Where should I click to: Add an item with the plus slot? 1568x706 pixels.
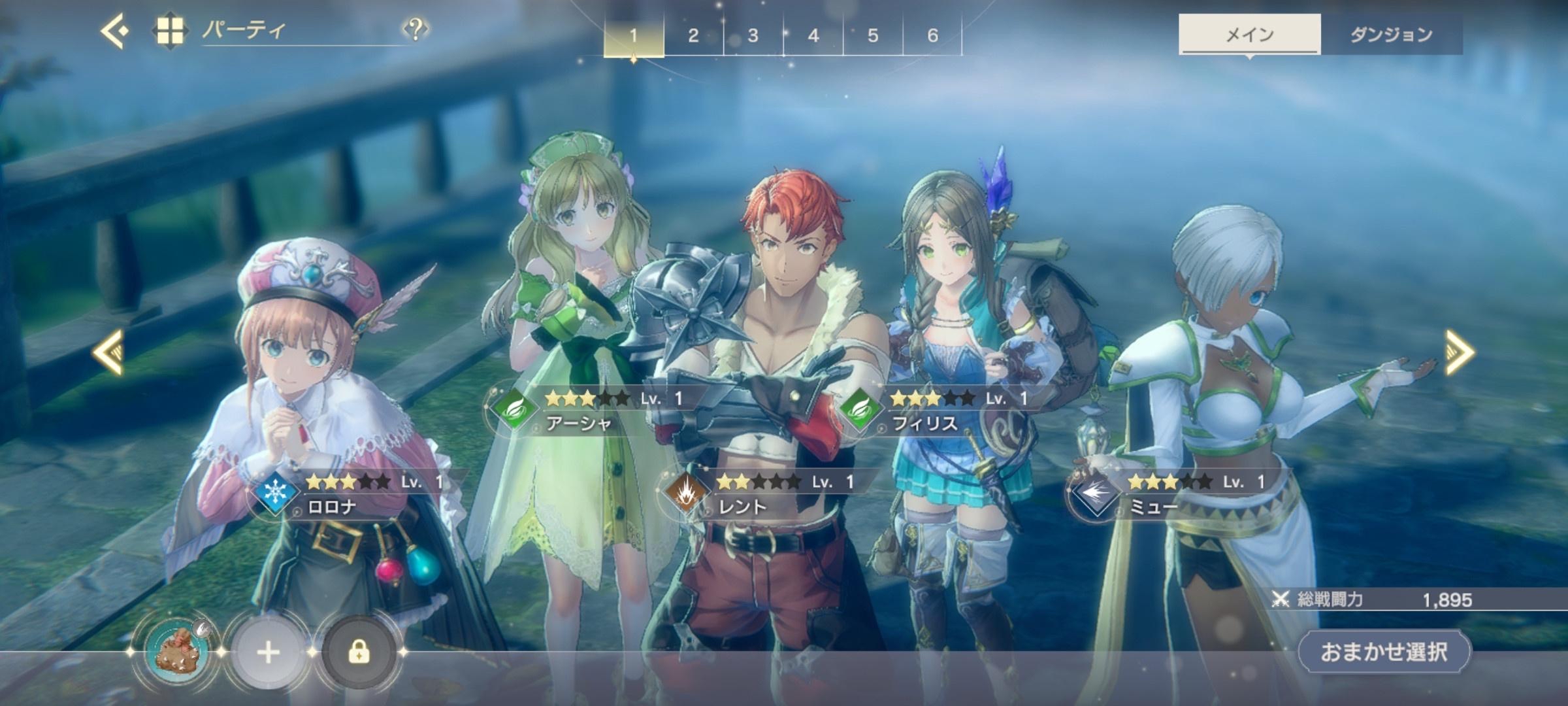pos(269,652)
